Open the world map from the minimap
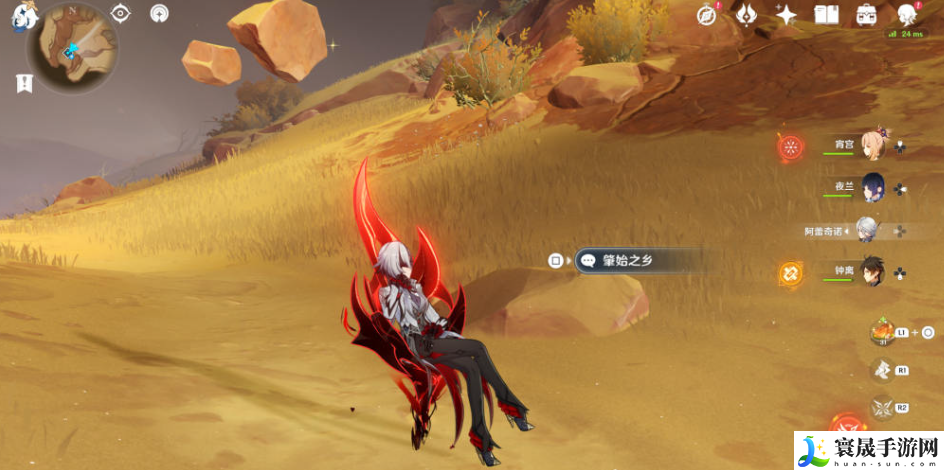Image resolution: width=944 pixels, height=470 pixels. 72,48
